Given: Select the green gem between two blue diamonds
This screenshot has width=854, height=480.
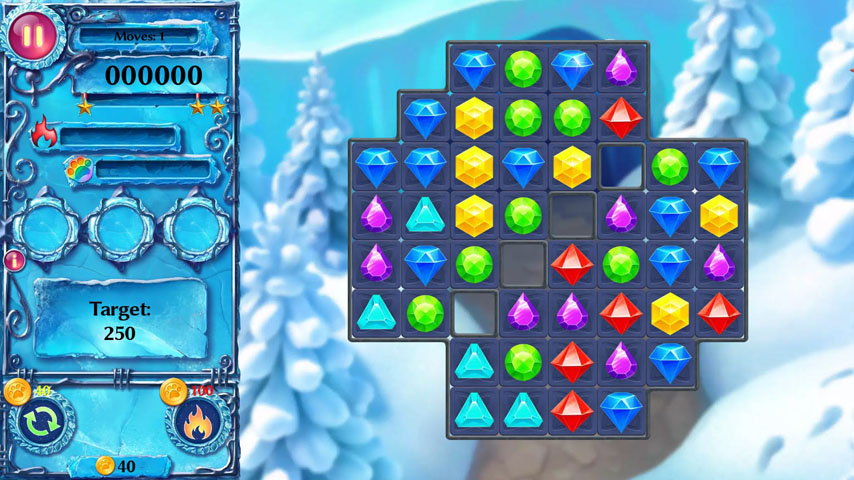Looking at the screenshot, I should coord(523,69).
